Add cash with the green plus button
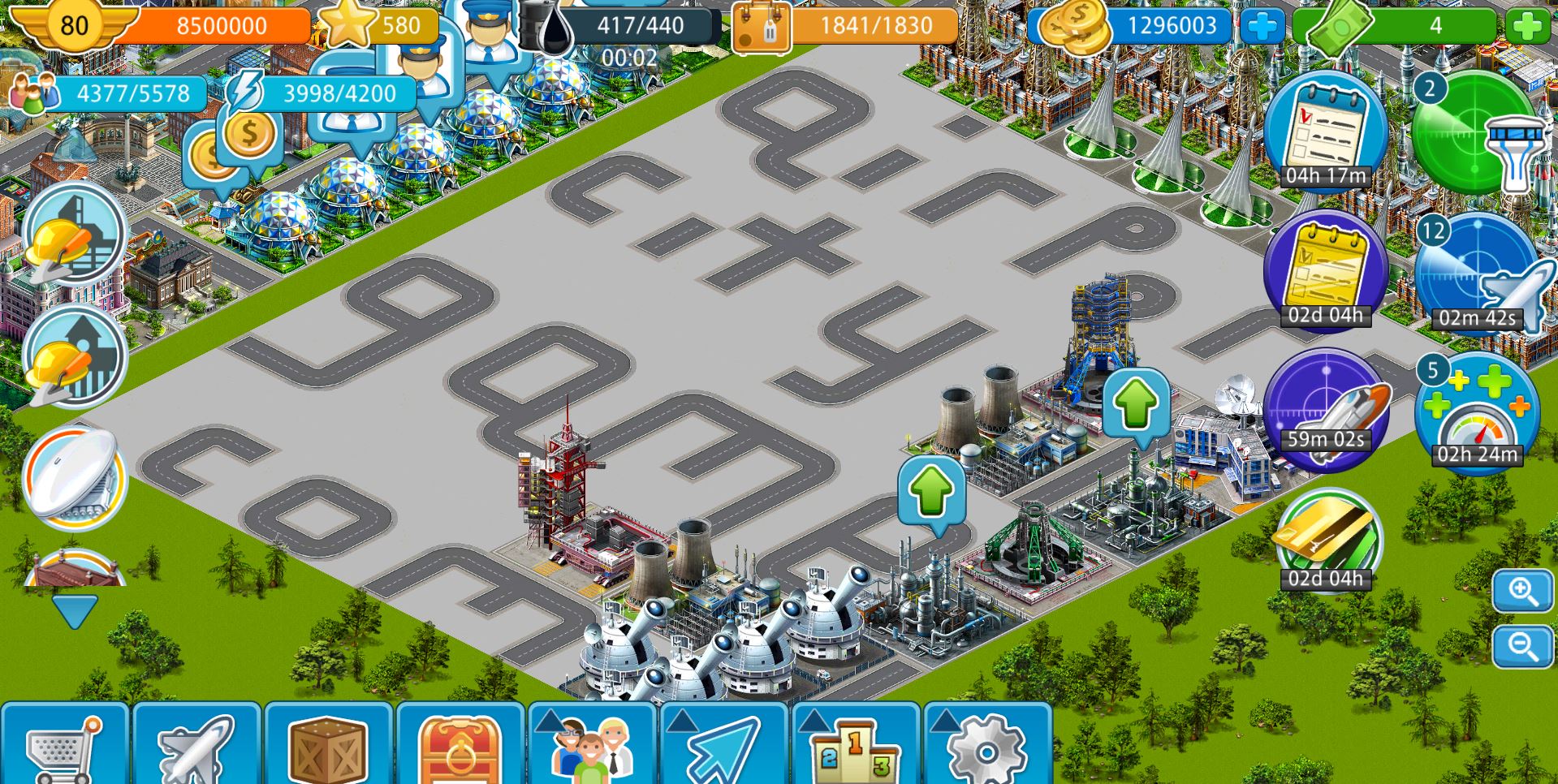This screenshot has height=784, width=1558. click(x=1527, y=27)
